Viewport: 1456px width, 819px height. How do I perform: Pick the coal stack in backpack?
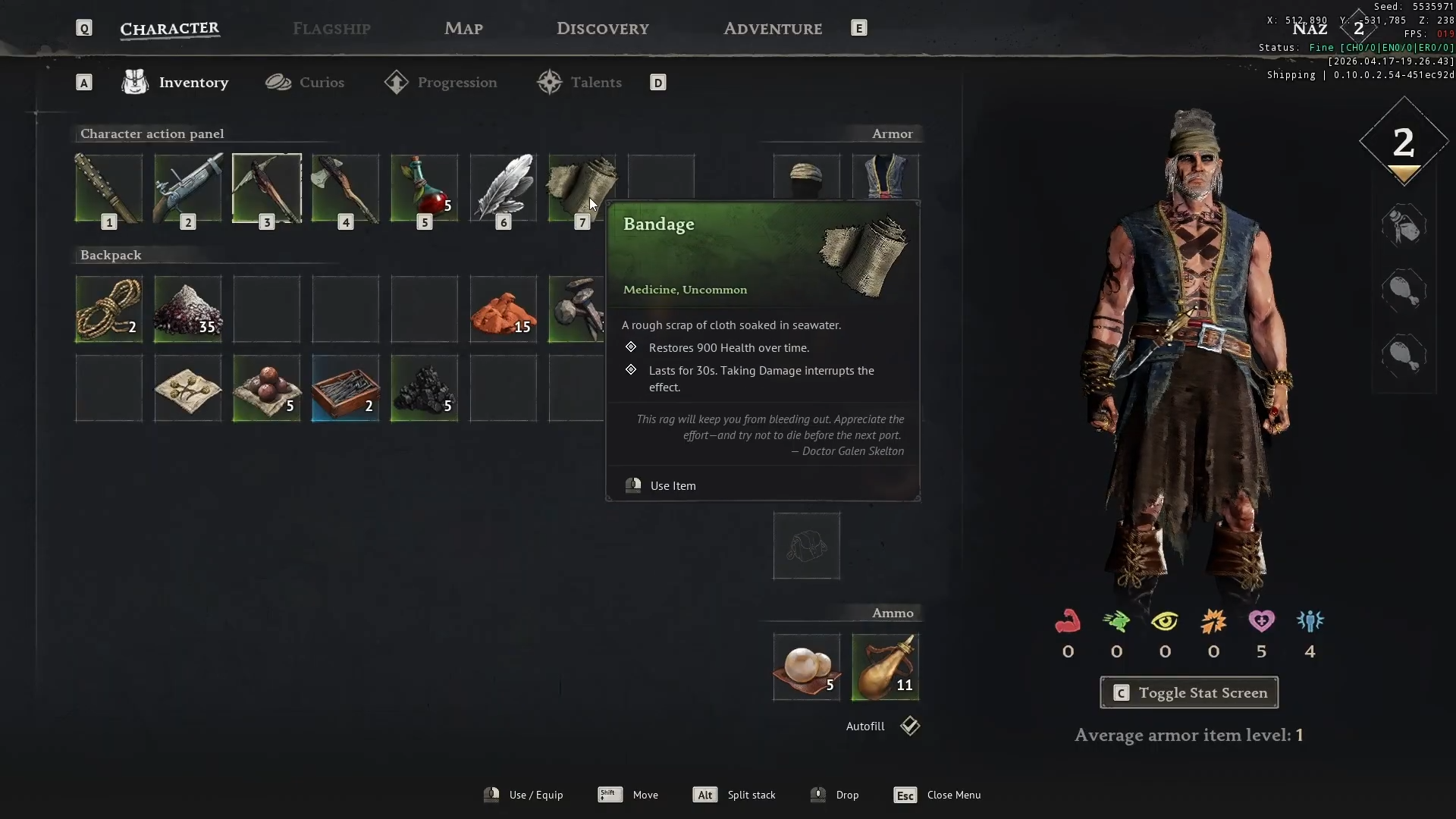pyautogui.click(x=424, y=388)
